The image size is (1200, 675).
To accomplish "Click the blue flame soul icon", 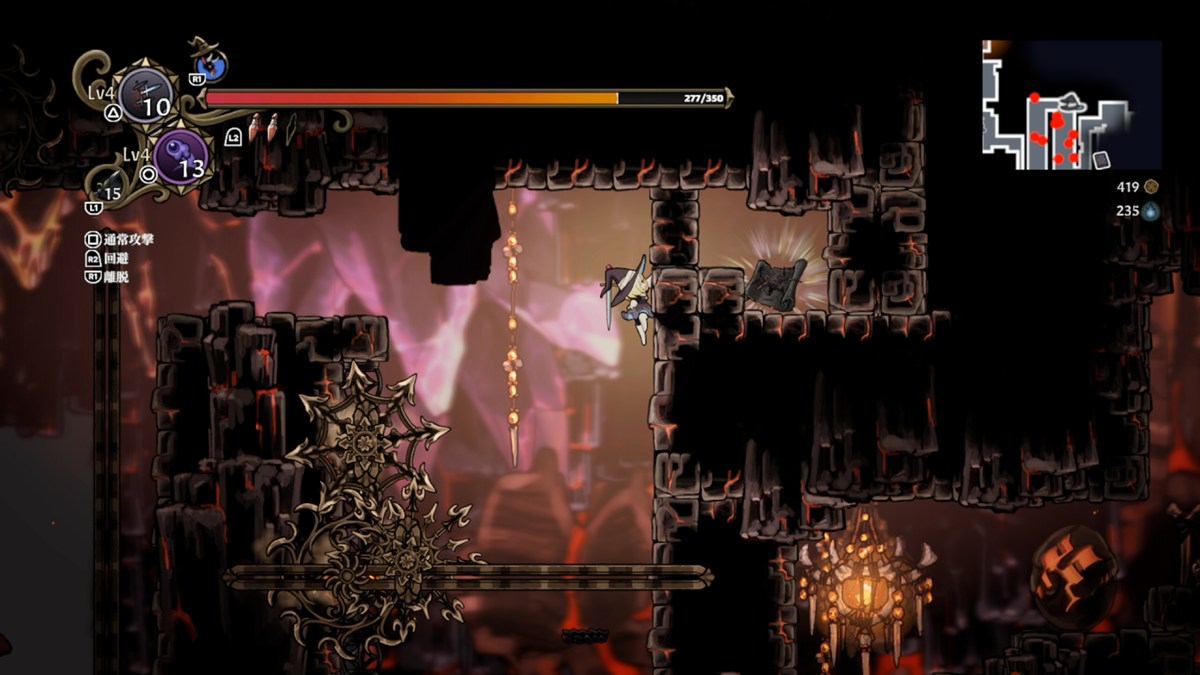I will tap(1151, 211).
